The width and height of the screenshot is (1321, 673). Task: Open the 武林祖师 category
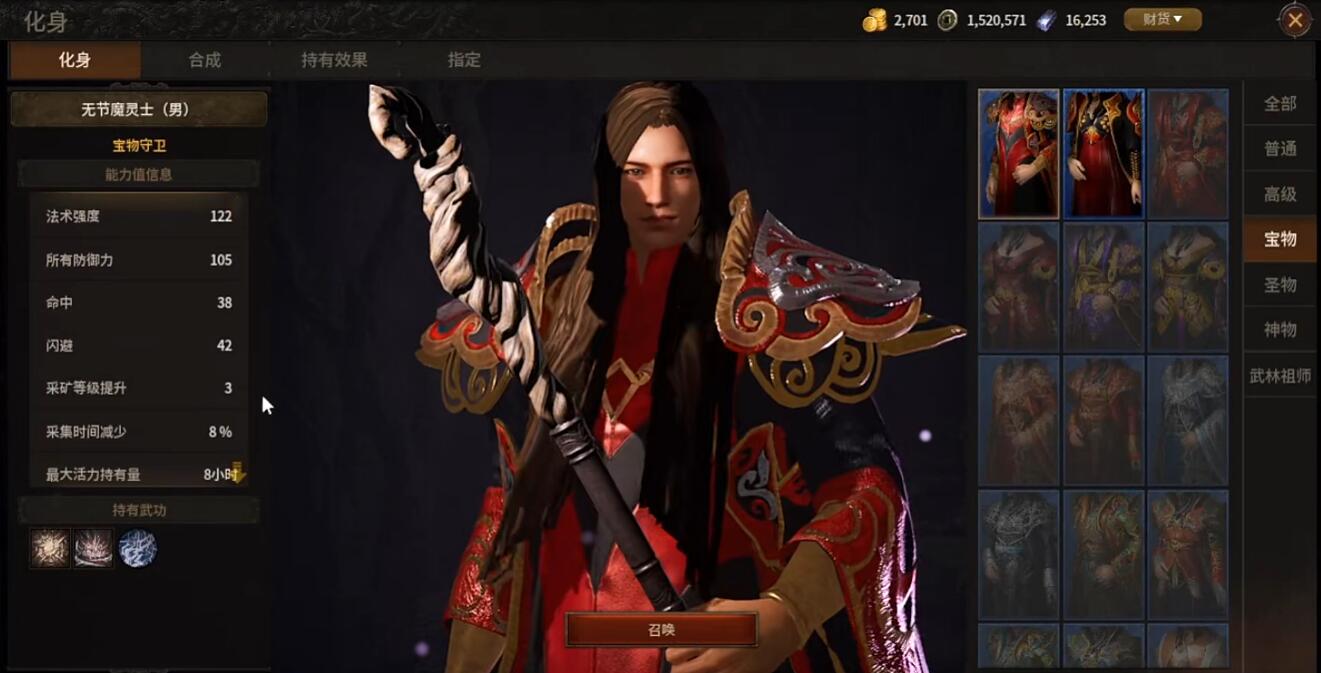click(1280, 376)
